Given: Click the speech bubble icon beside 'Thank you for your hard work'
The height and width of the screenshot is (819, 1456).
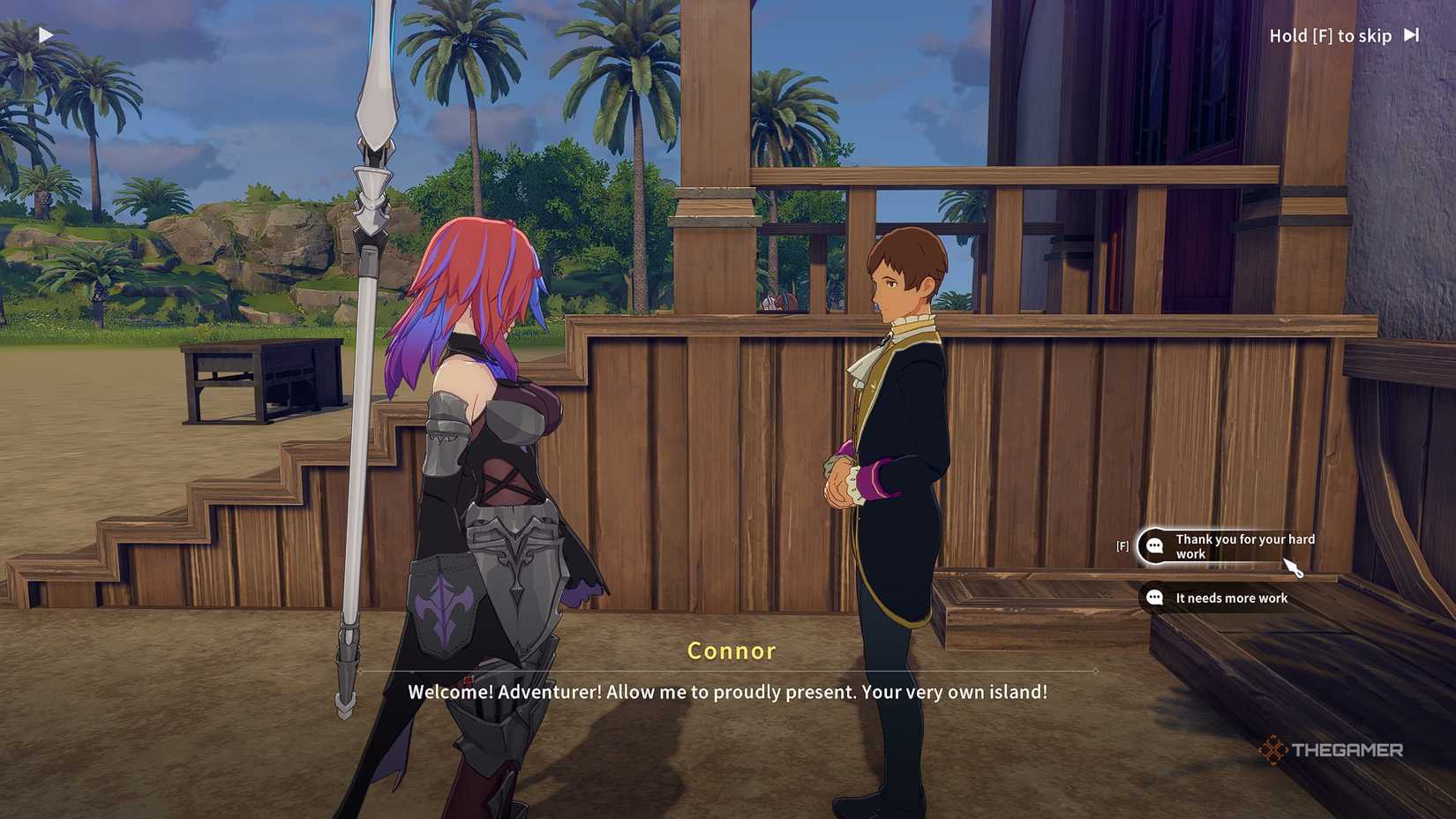Looking at the screenshot, I should (x=1155, y=546).
